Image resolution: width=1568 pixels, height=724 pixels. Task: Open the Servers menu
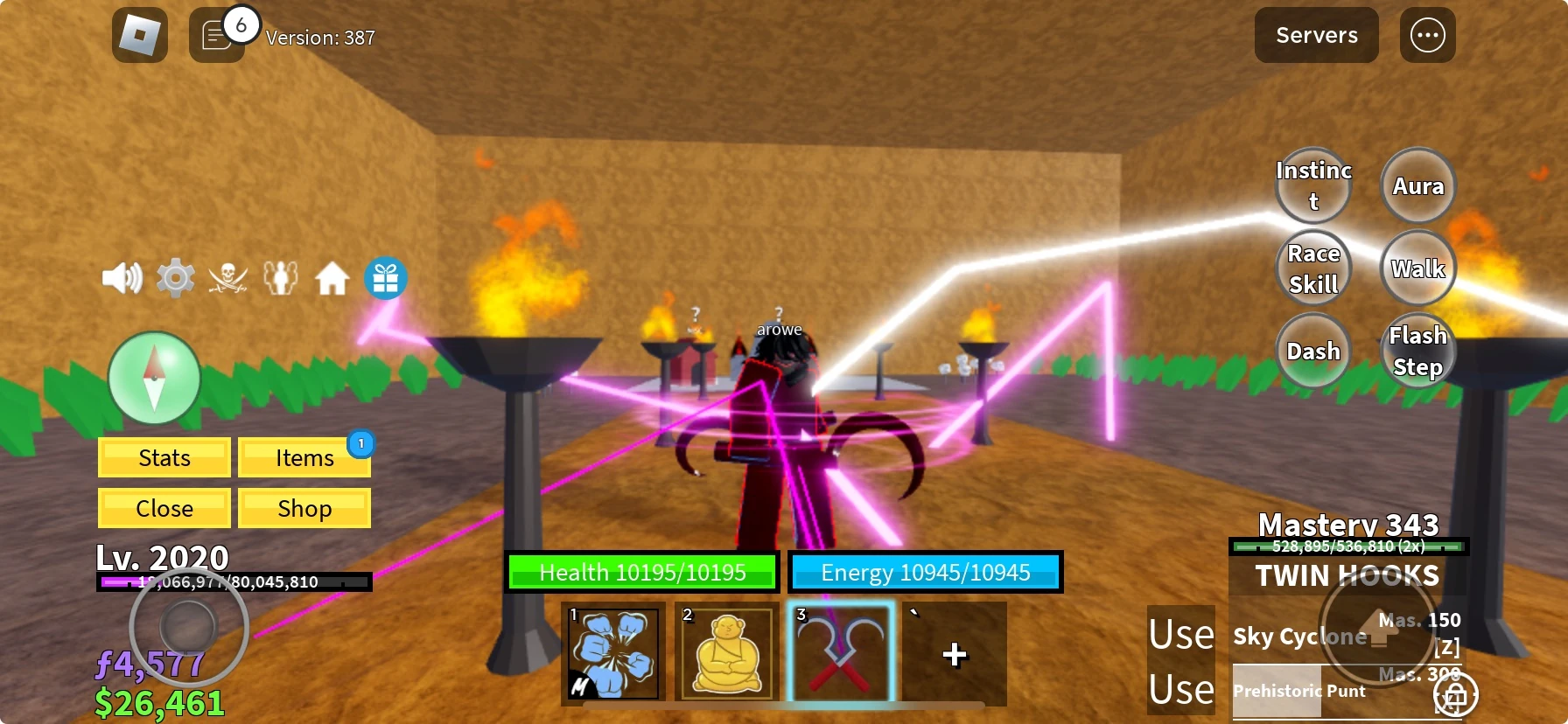coord(1315,35)
